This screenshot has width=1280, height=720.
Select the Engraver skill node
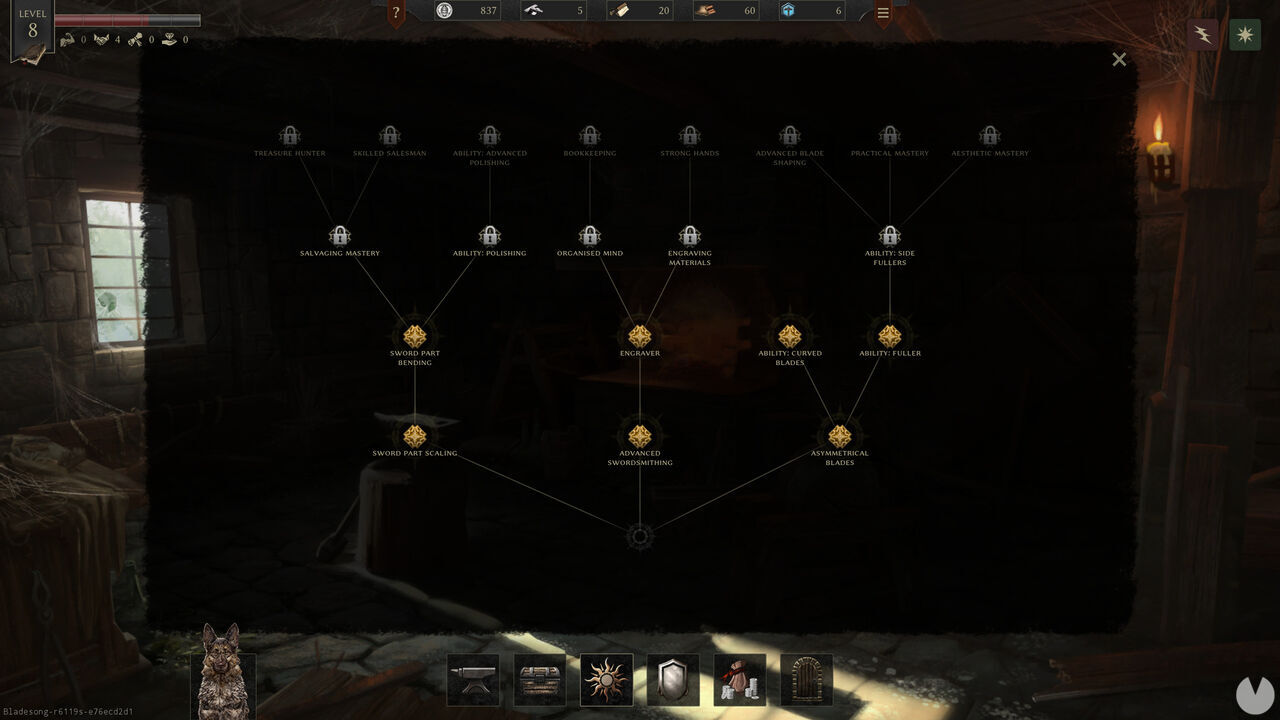point(640,336)
